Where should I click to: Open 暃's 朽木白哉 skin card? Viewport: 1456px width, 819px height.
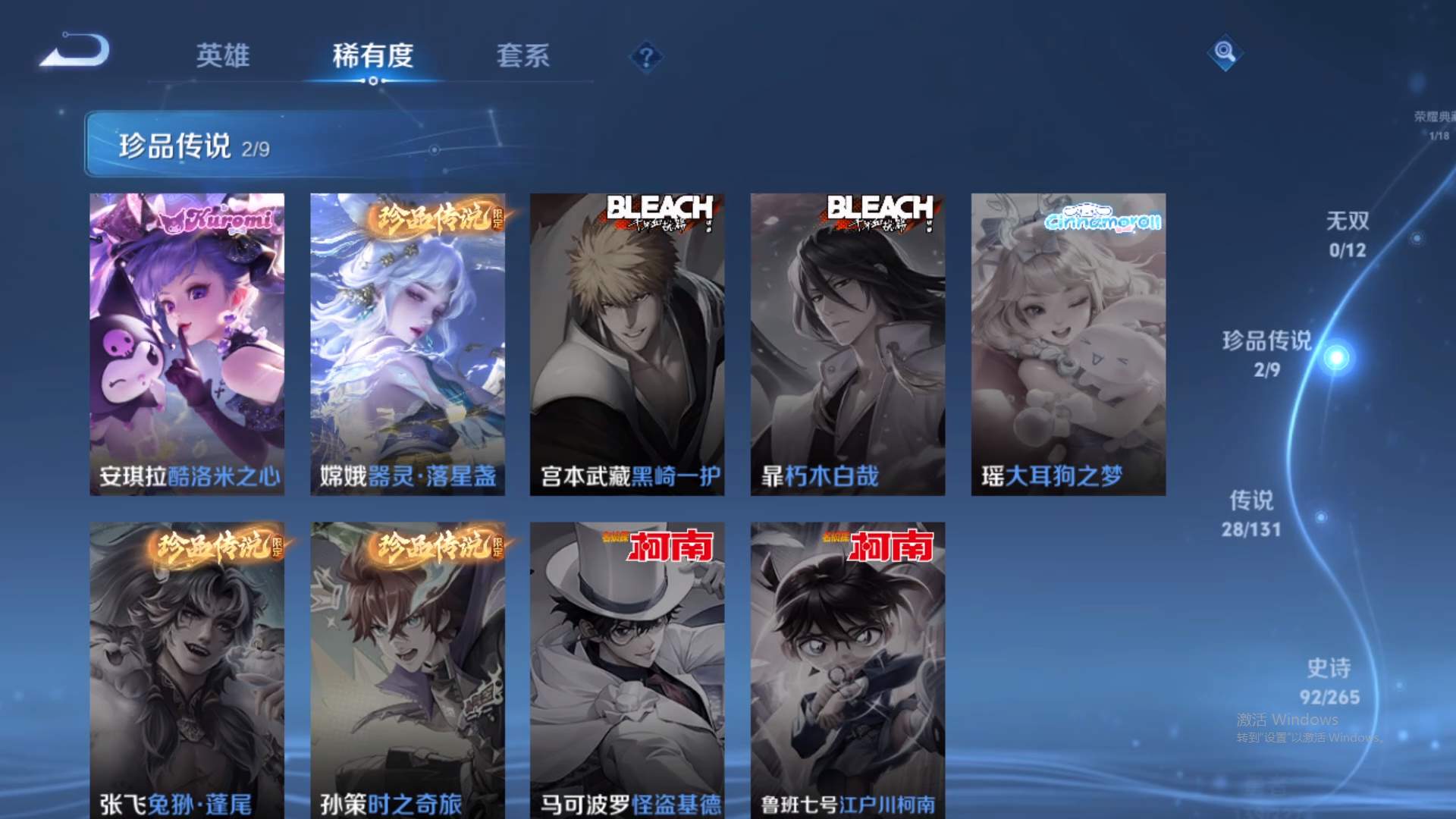pos(848,341)
